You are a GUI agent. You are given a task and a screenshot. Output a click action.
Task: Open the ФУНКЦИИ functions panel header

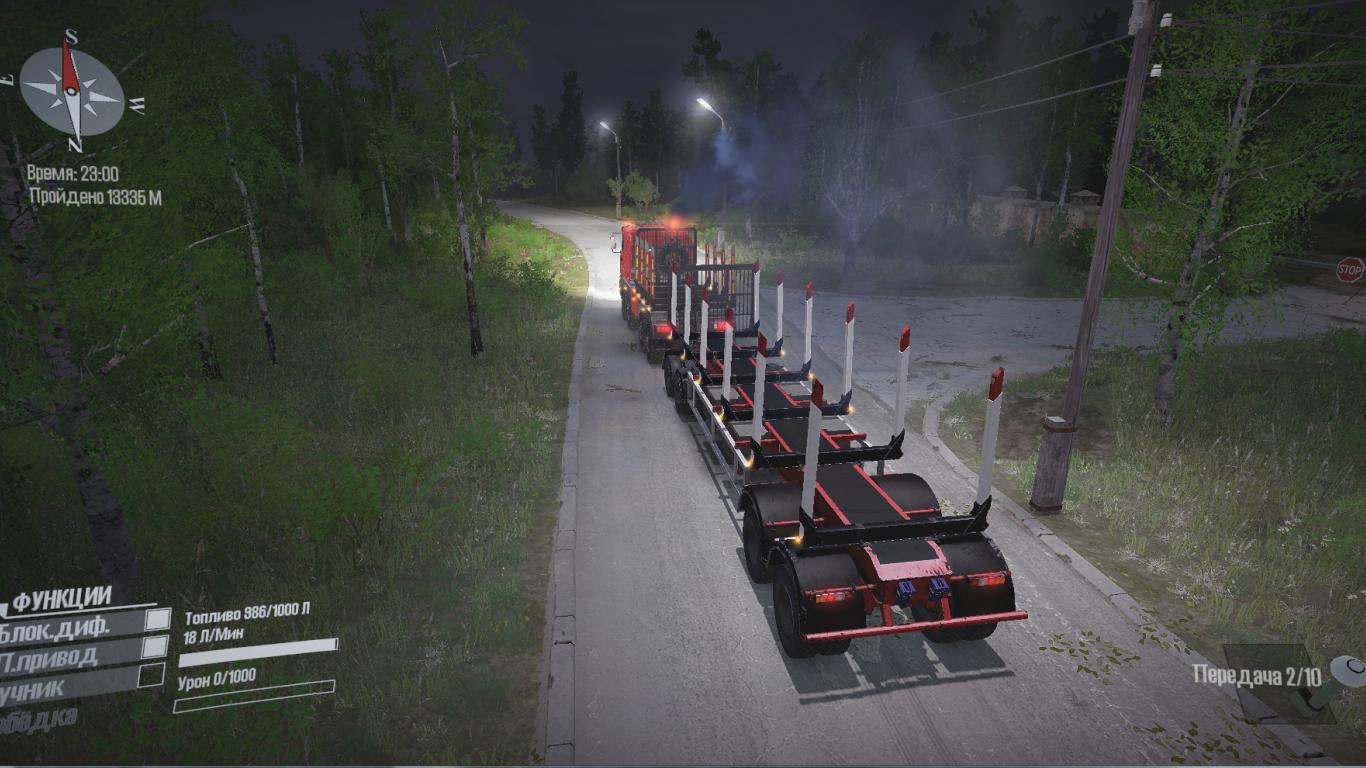click(x=62, y=600)
